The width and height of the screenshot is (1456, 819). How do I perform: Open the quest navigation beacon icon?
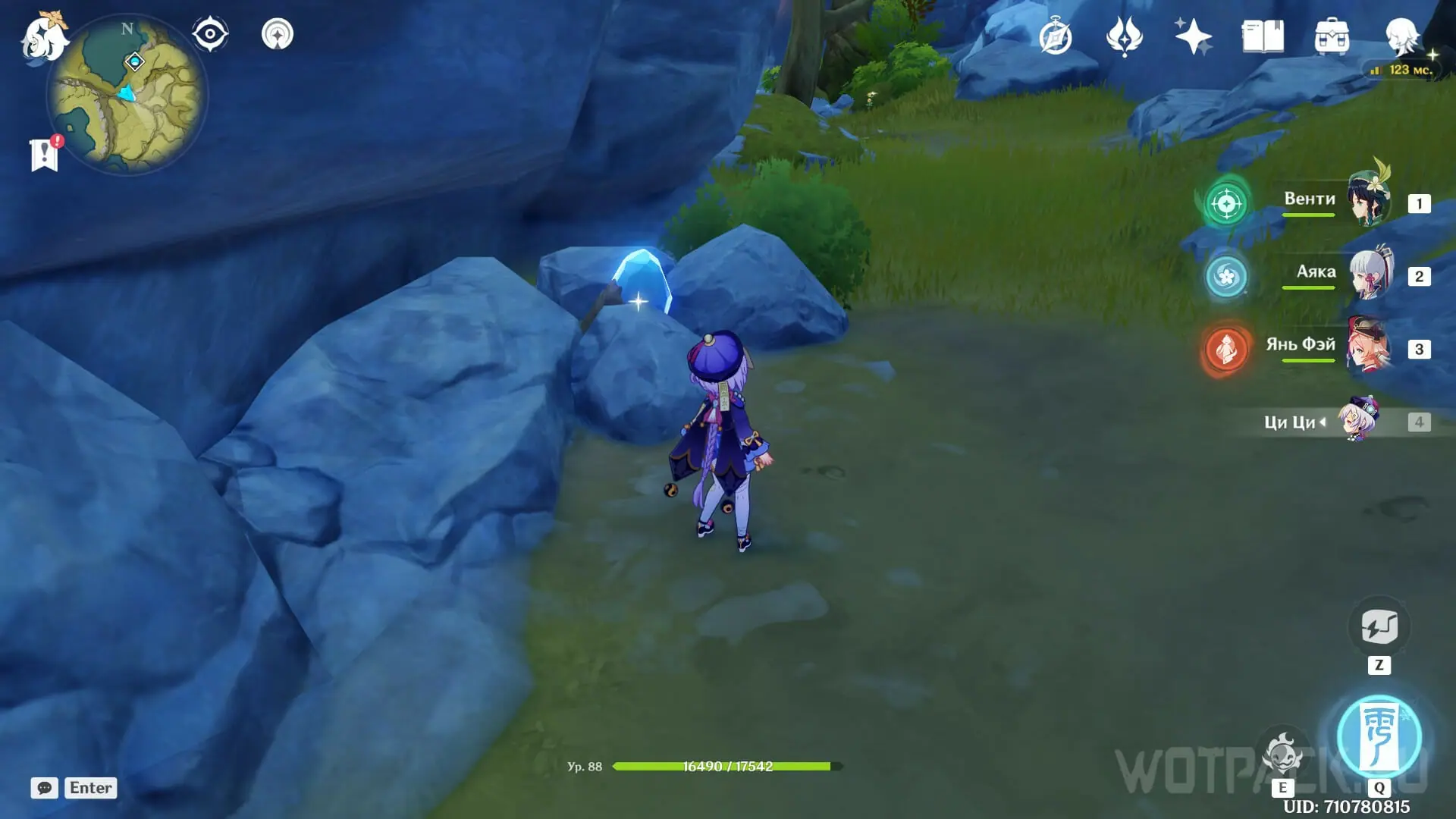click(x=278, y=34)
